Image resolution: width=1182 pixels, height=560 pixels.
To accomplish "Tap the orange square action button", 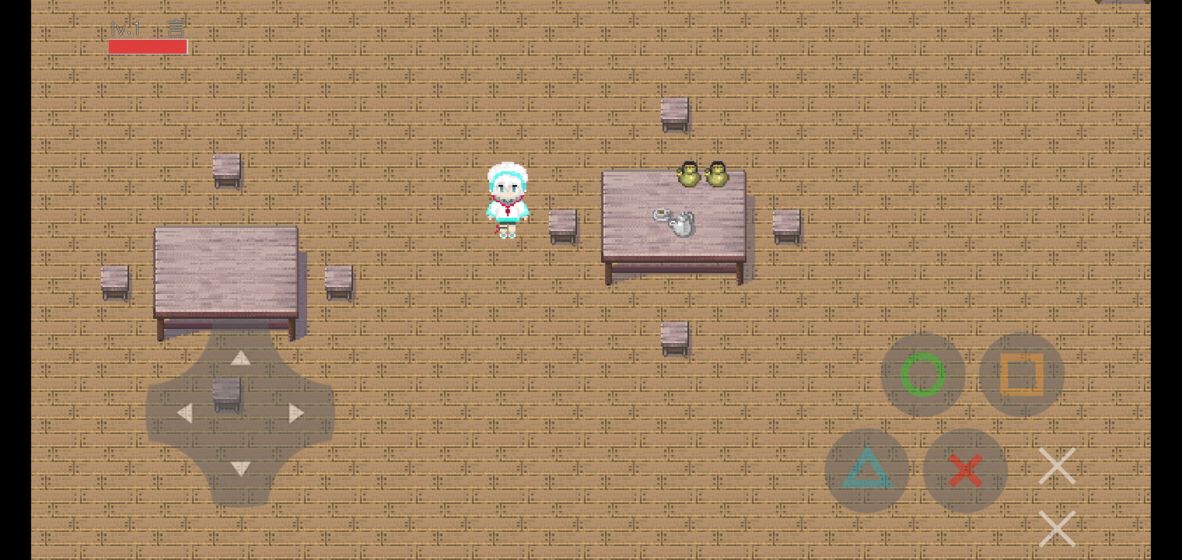I will [1021, 375].
